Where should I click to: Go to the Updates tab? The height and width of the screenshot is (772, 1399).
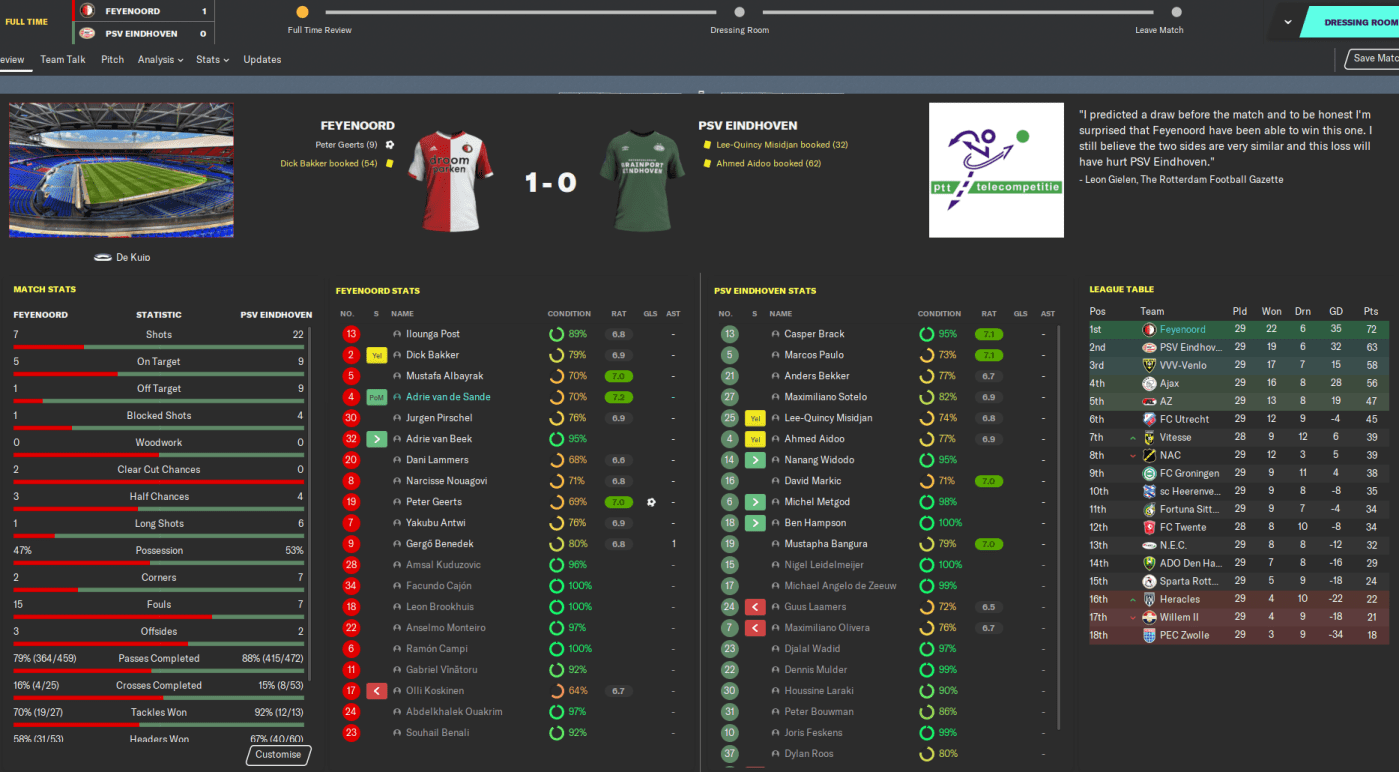pos(262,59)
